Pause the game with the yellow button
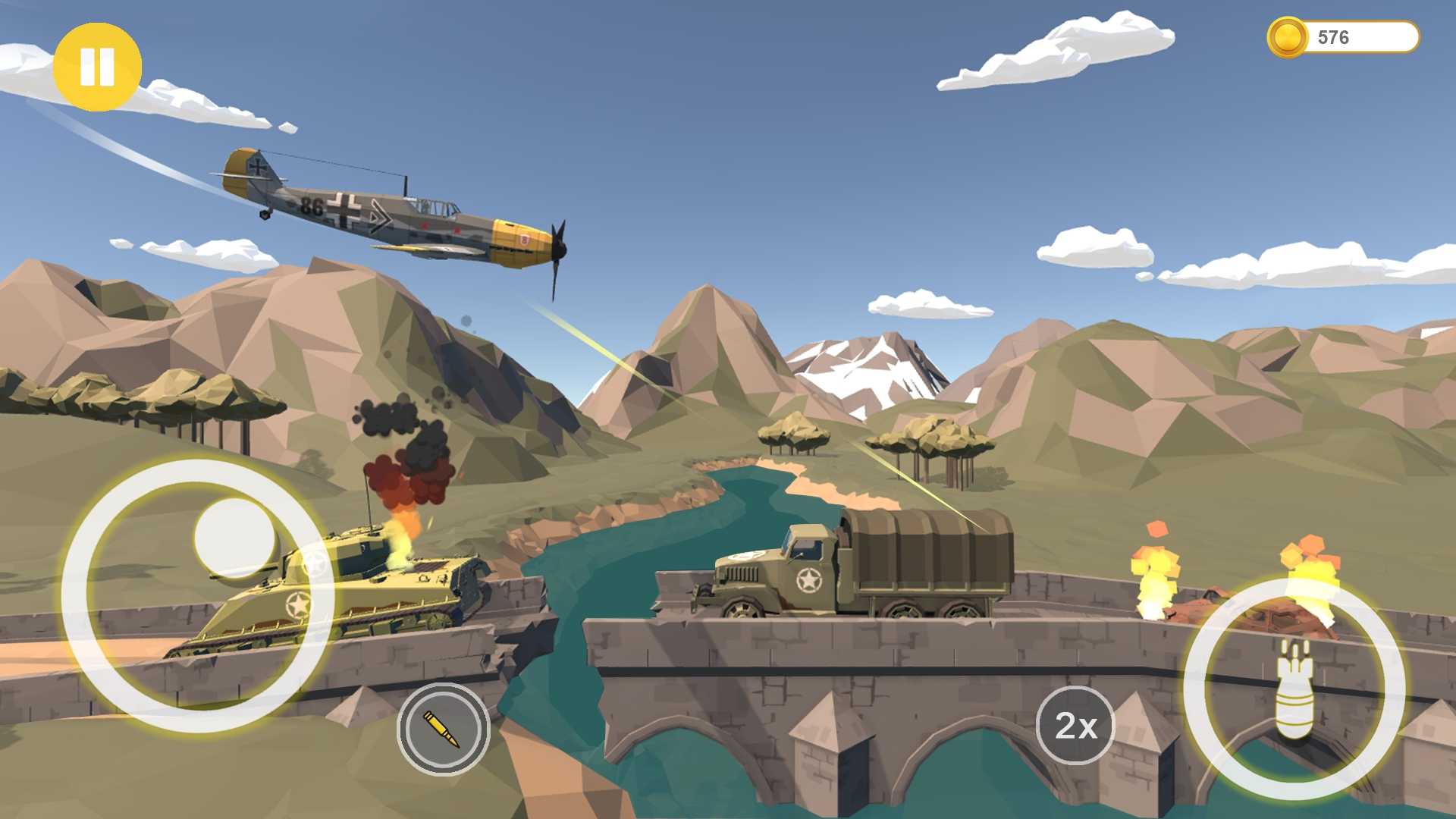 tap(97, 67)
